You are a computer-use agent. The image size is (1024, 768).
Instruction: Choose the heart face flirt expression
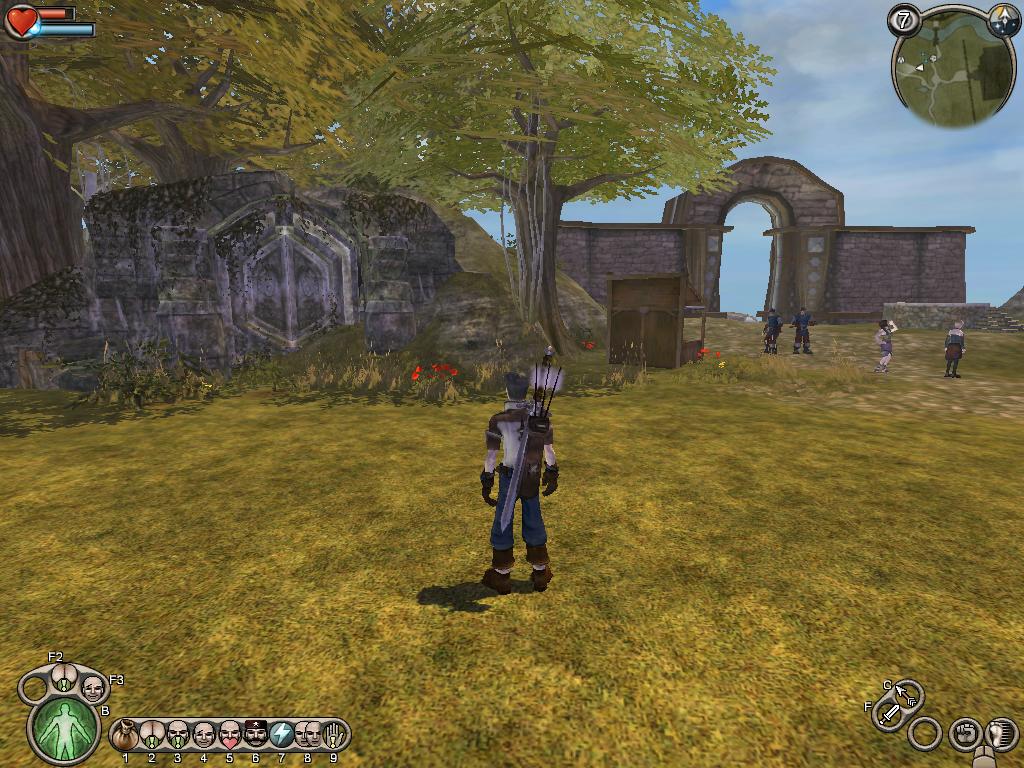coord(230,735)
